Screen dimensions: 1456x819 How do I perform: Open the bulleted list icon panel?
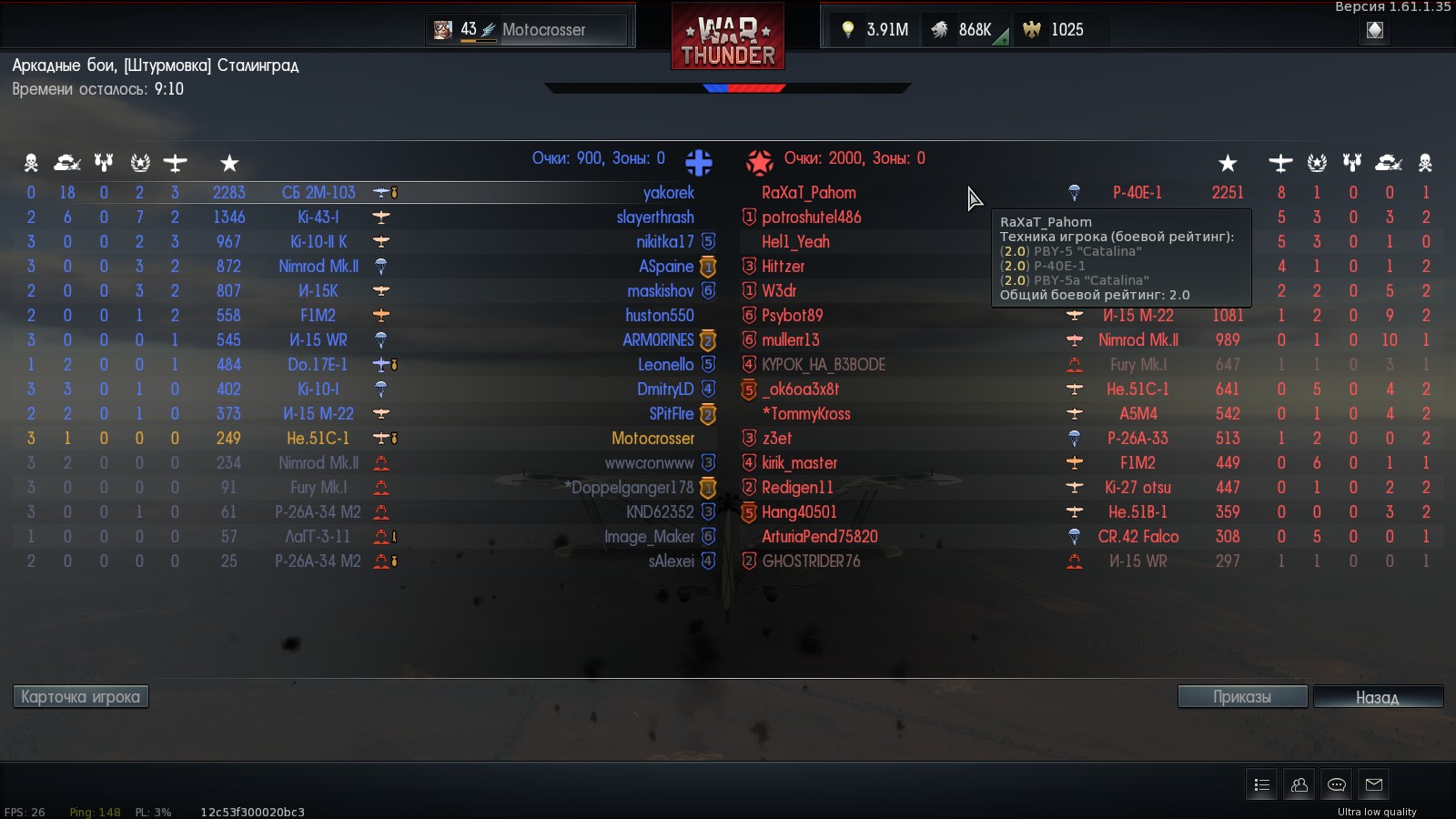[1261, 784]
